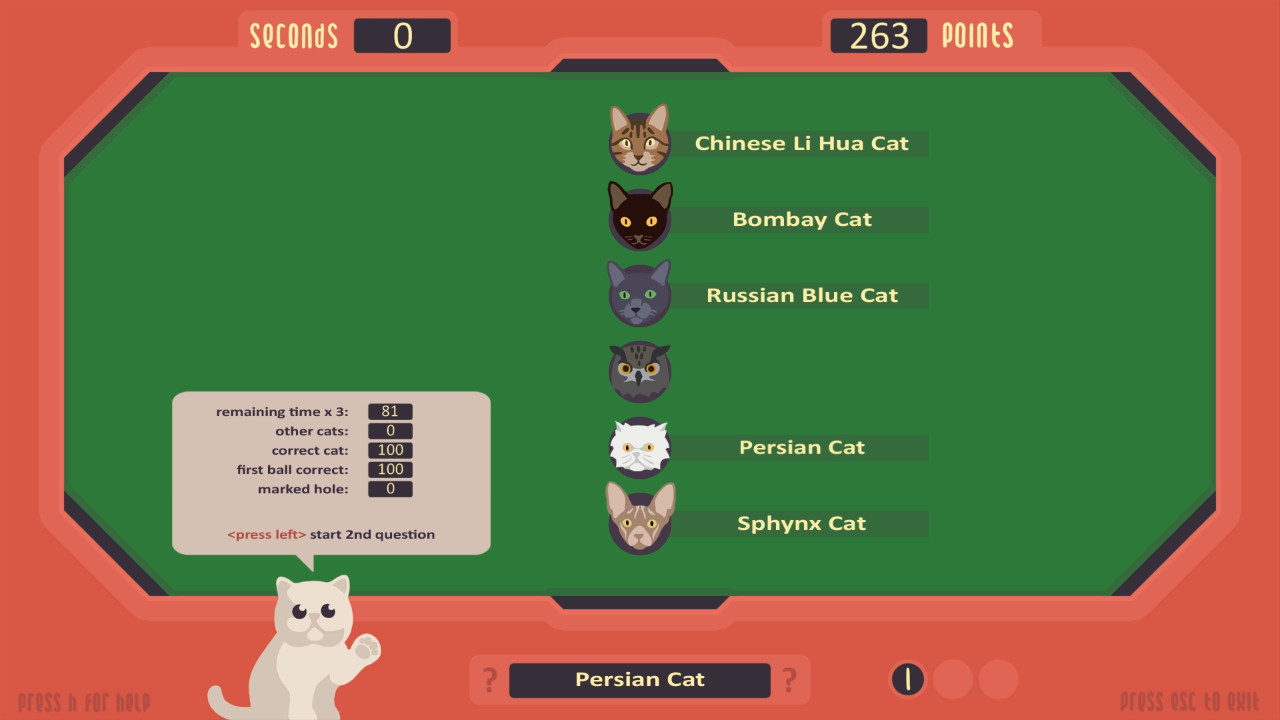Click the seconds counter showing 0
Image resolution: width=1280 pixels, height=720 pixels.
point(402,35)
